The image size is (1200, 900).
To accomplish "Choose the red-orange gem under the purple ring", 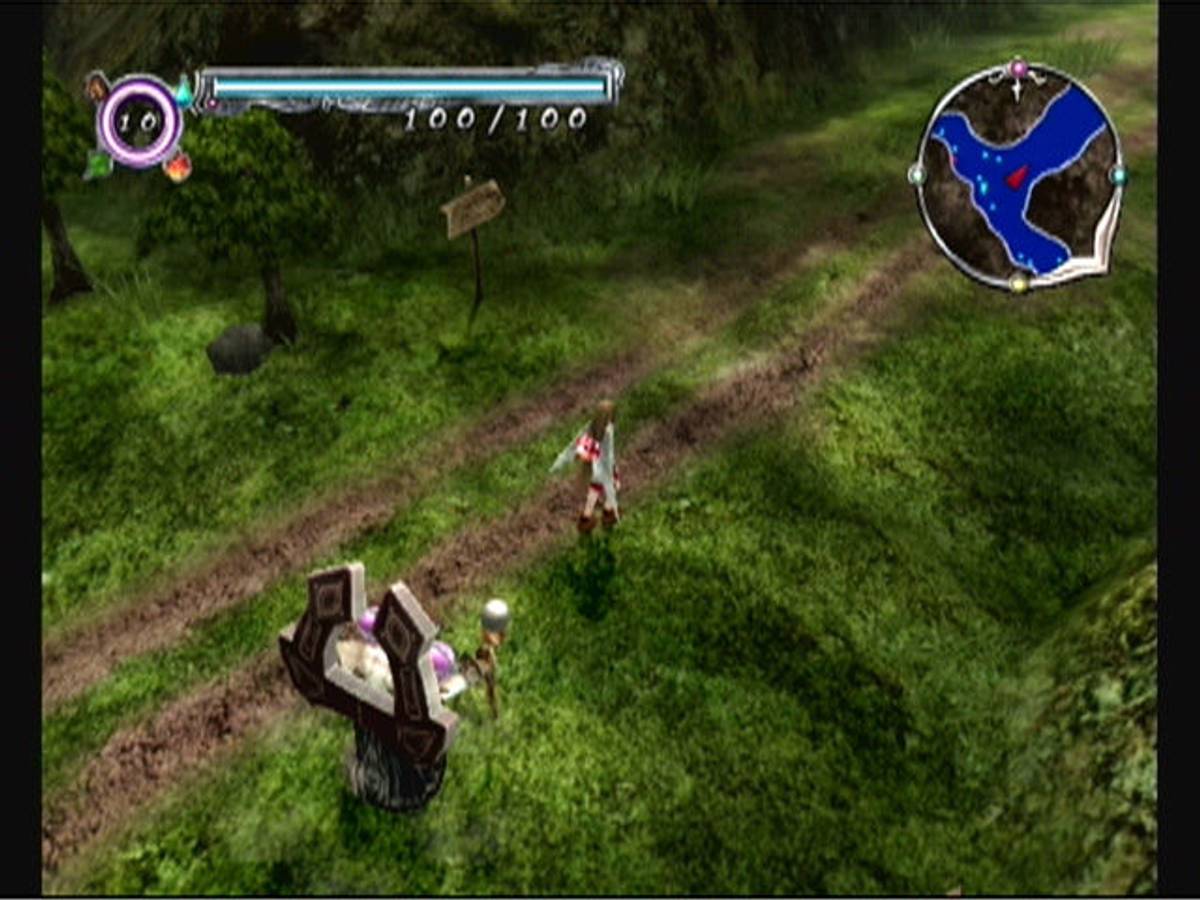I will point(178,165).
